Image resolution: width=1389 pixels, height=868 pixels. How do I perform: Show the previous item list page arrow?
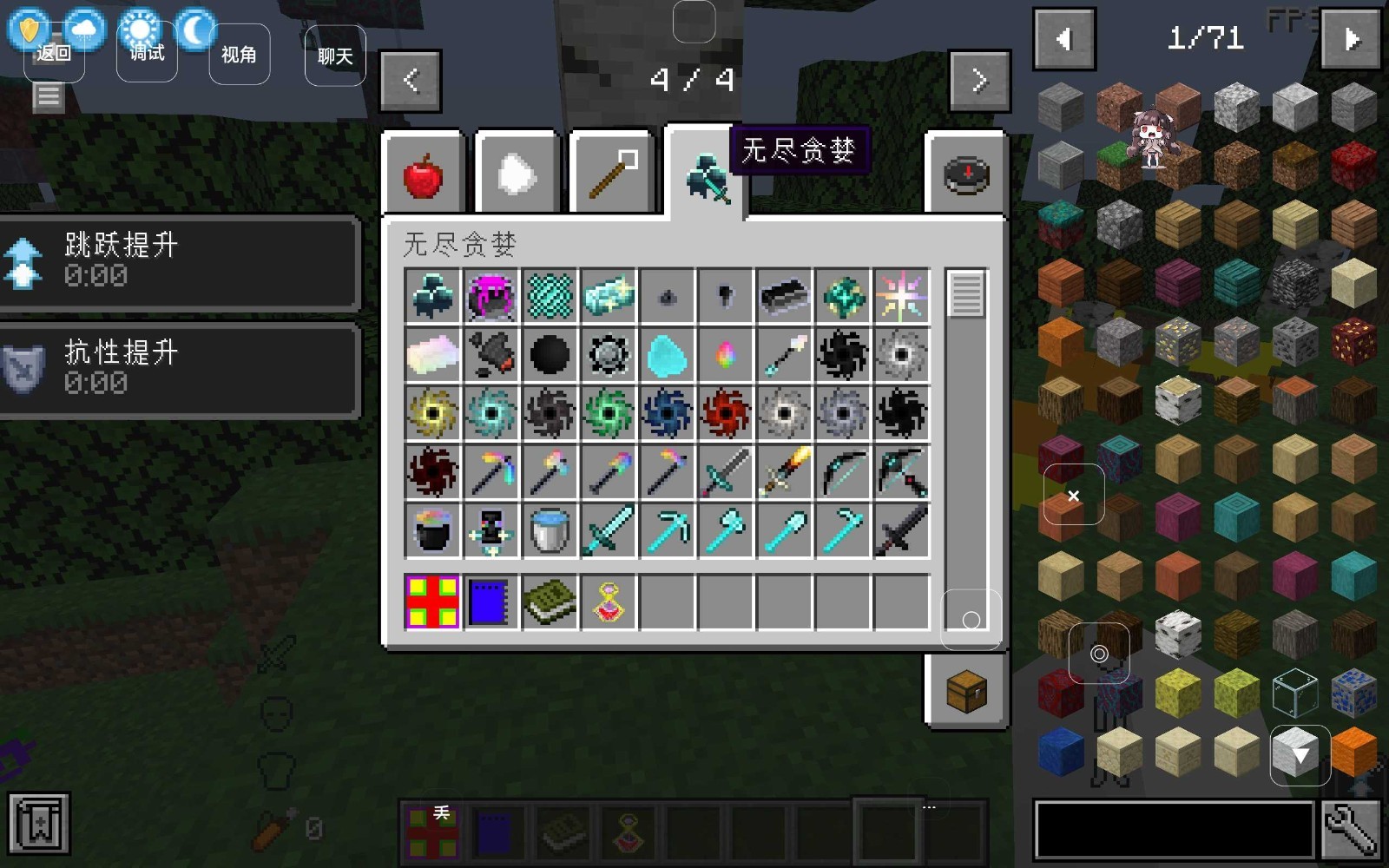(x=1064, y=39)
